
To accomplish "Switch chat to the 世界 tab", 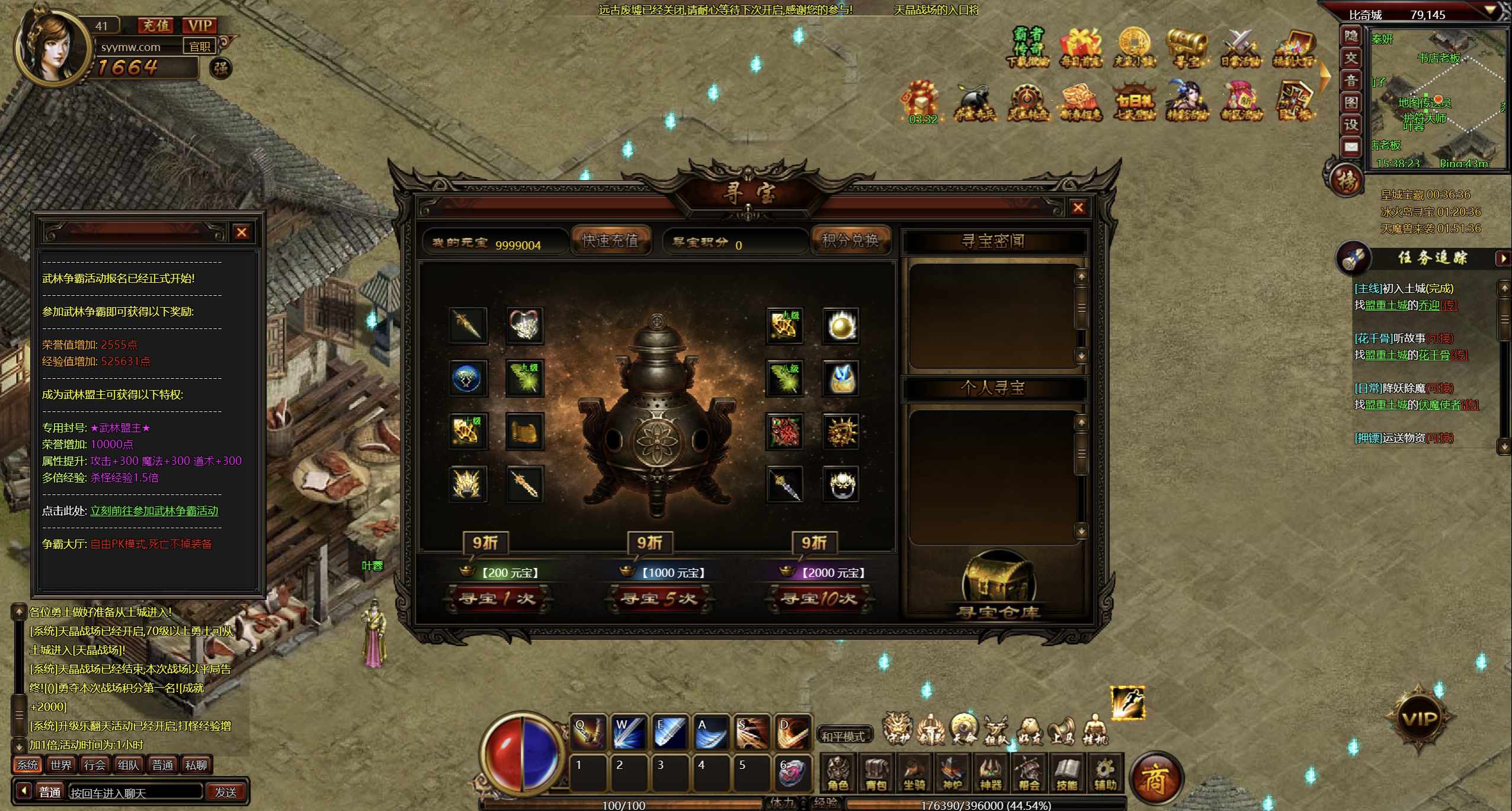I will tap(61, 765).
